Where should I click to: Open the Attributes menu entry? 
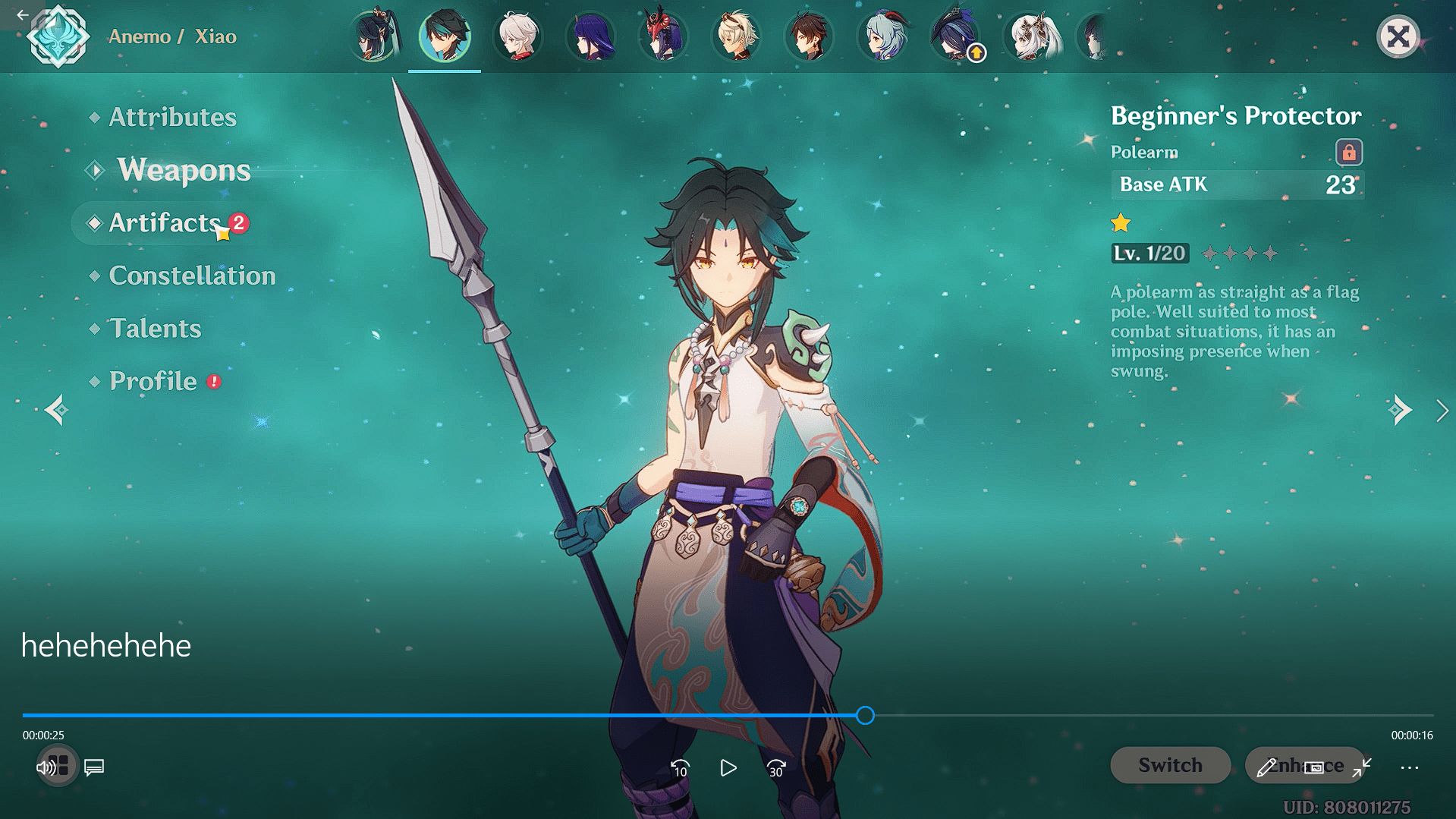pos(172,117)
